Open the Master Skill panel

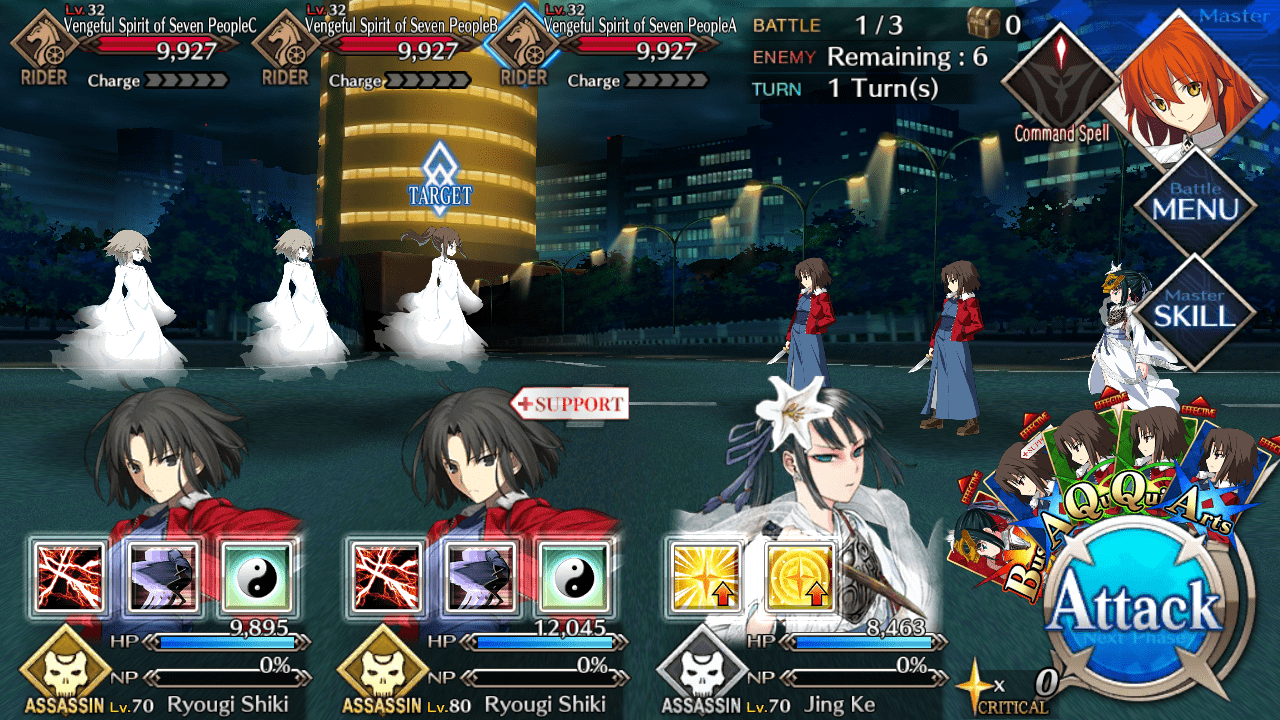1195,310
